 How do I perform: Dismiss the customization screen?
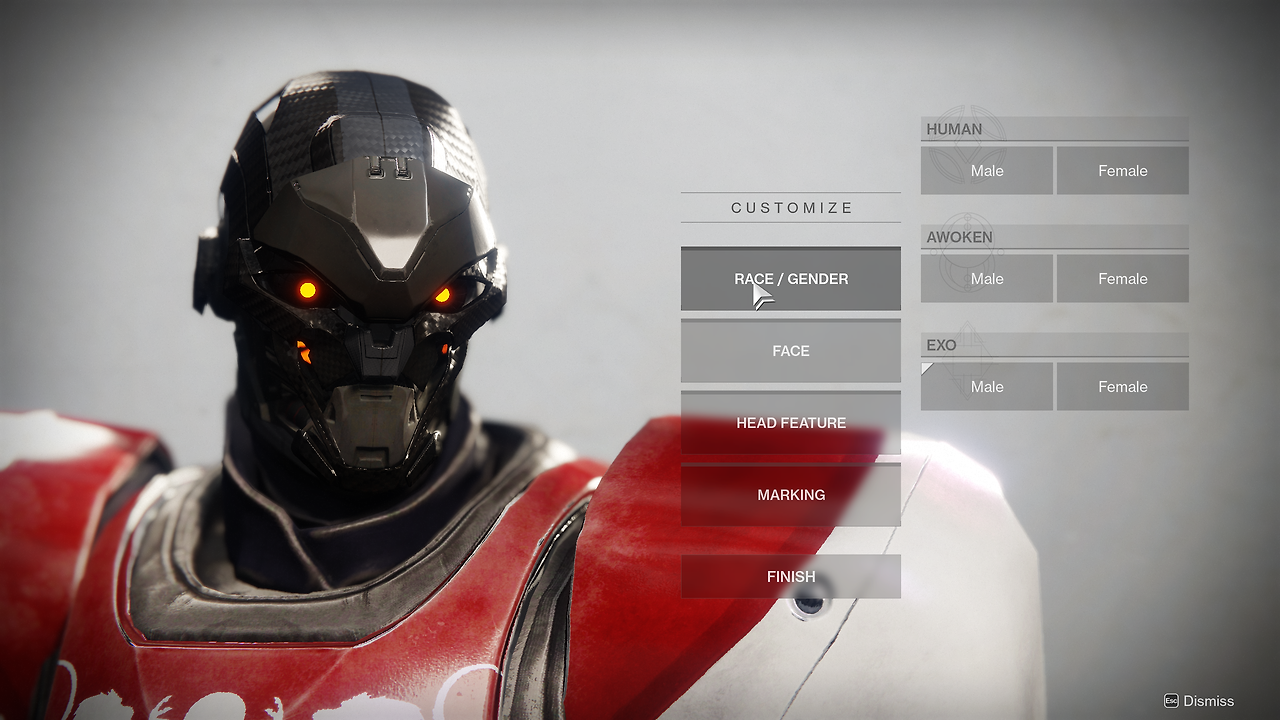pyautogui.click(x=1199, y=701)
